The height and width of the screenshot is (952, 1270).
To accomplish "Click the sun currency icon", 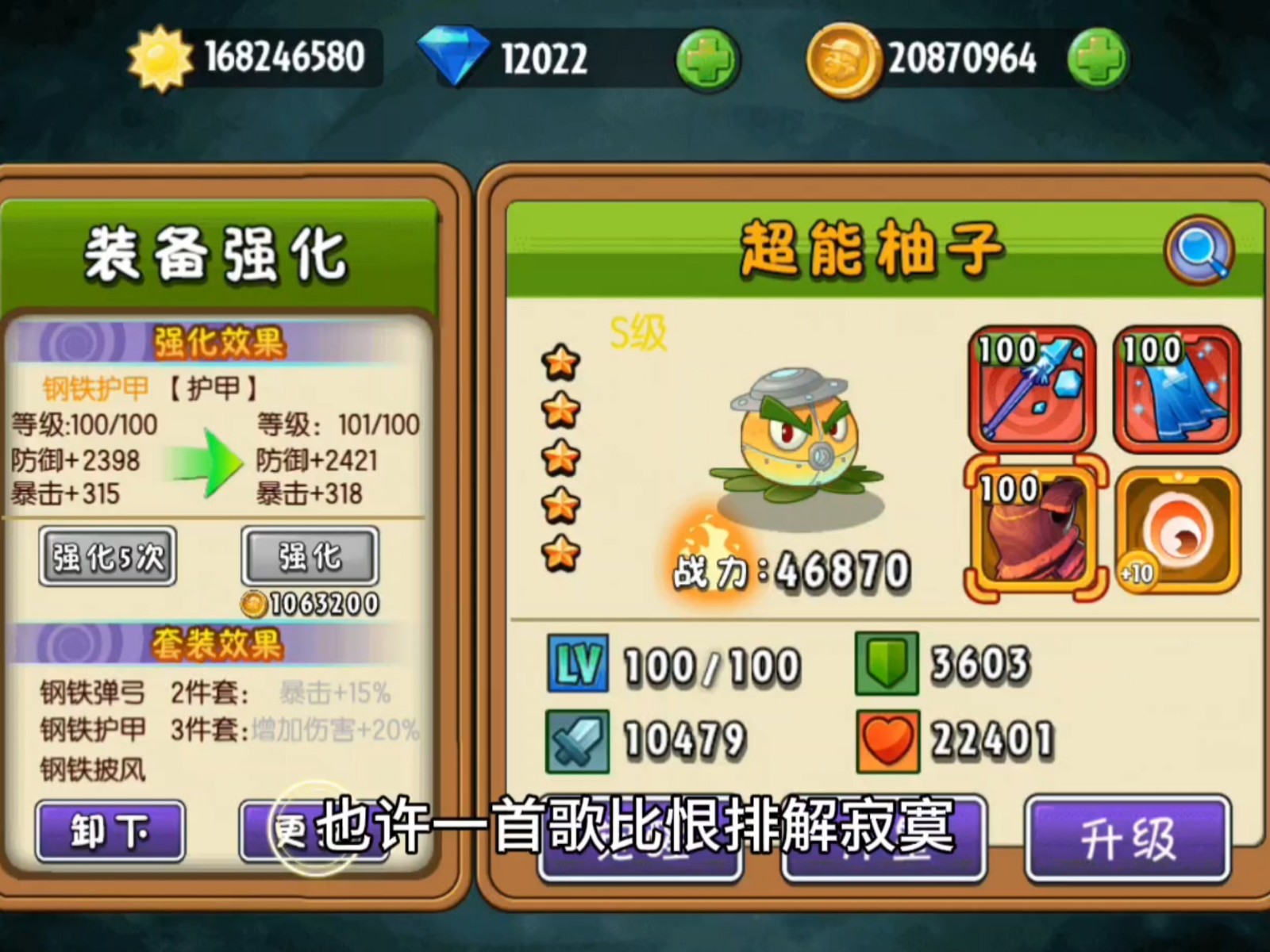I will click(158, 56).
